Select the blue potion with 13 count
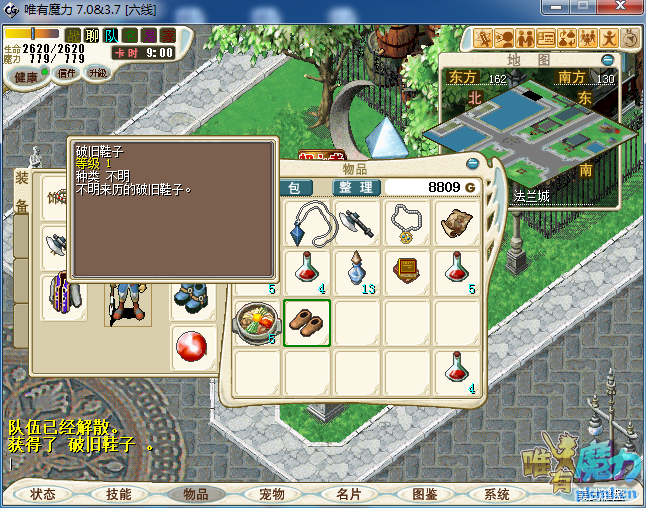Screen dimensions: 646x508 tap(357, 272)
